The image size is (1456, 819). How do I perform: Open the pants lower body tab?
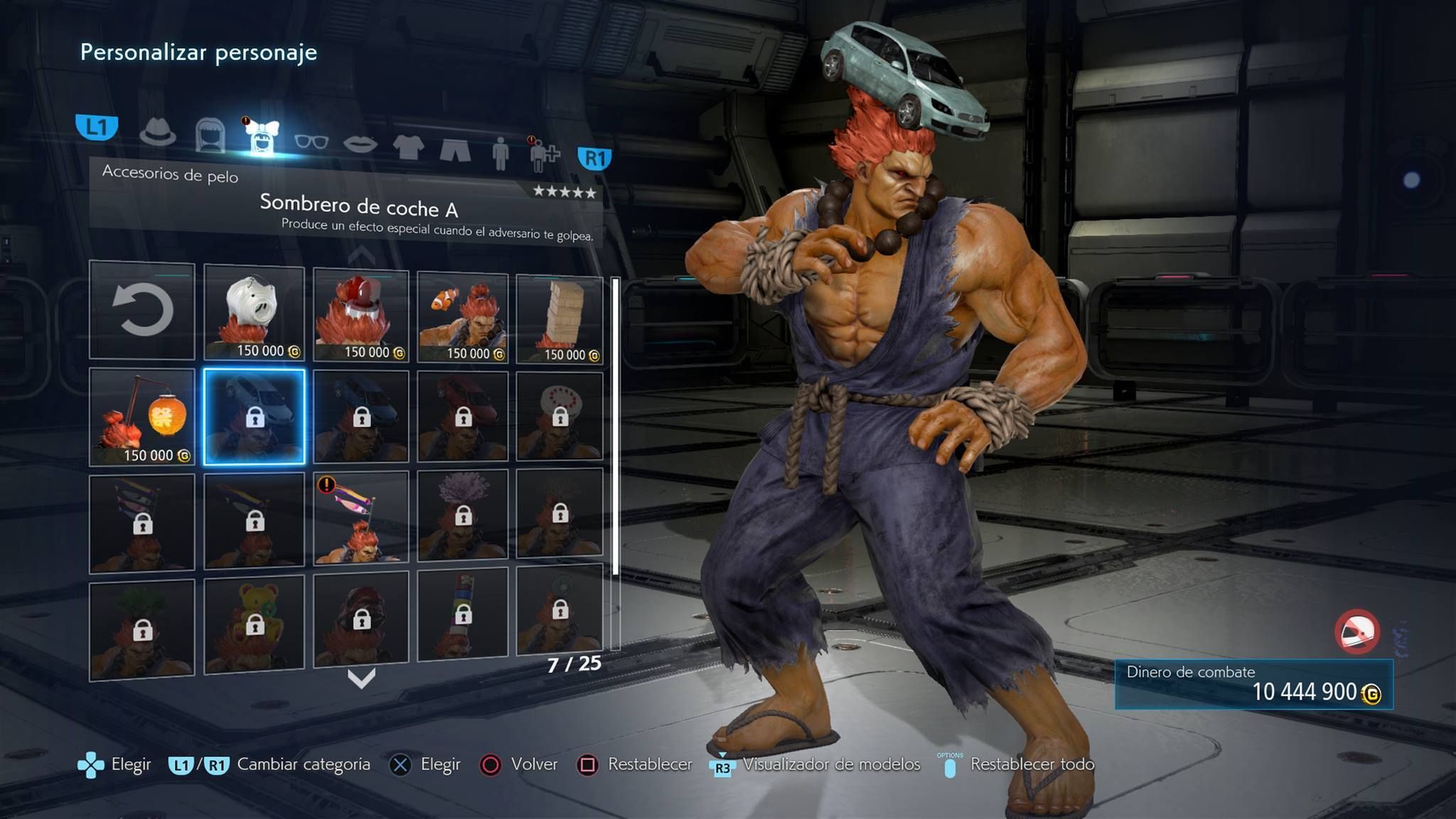[x=455, y=150]
